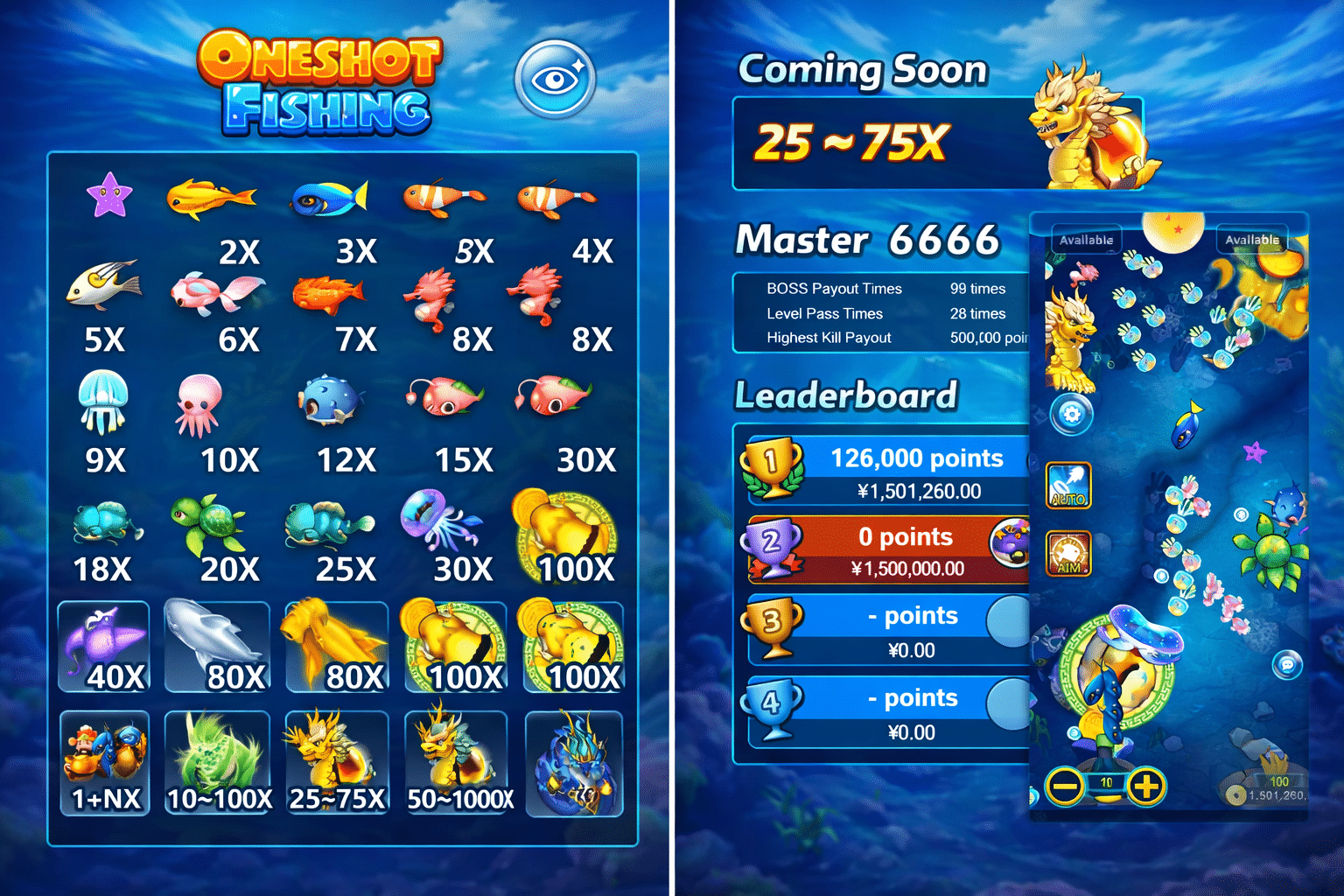
Task: Open the right Available buff tab
Action: [1252, 238]
